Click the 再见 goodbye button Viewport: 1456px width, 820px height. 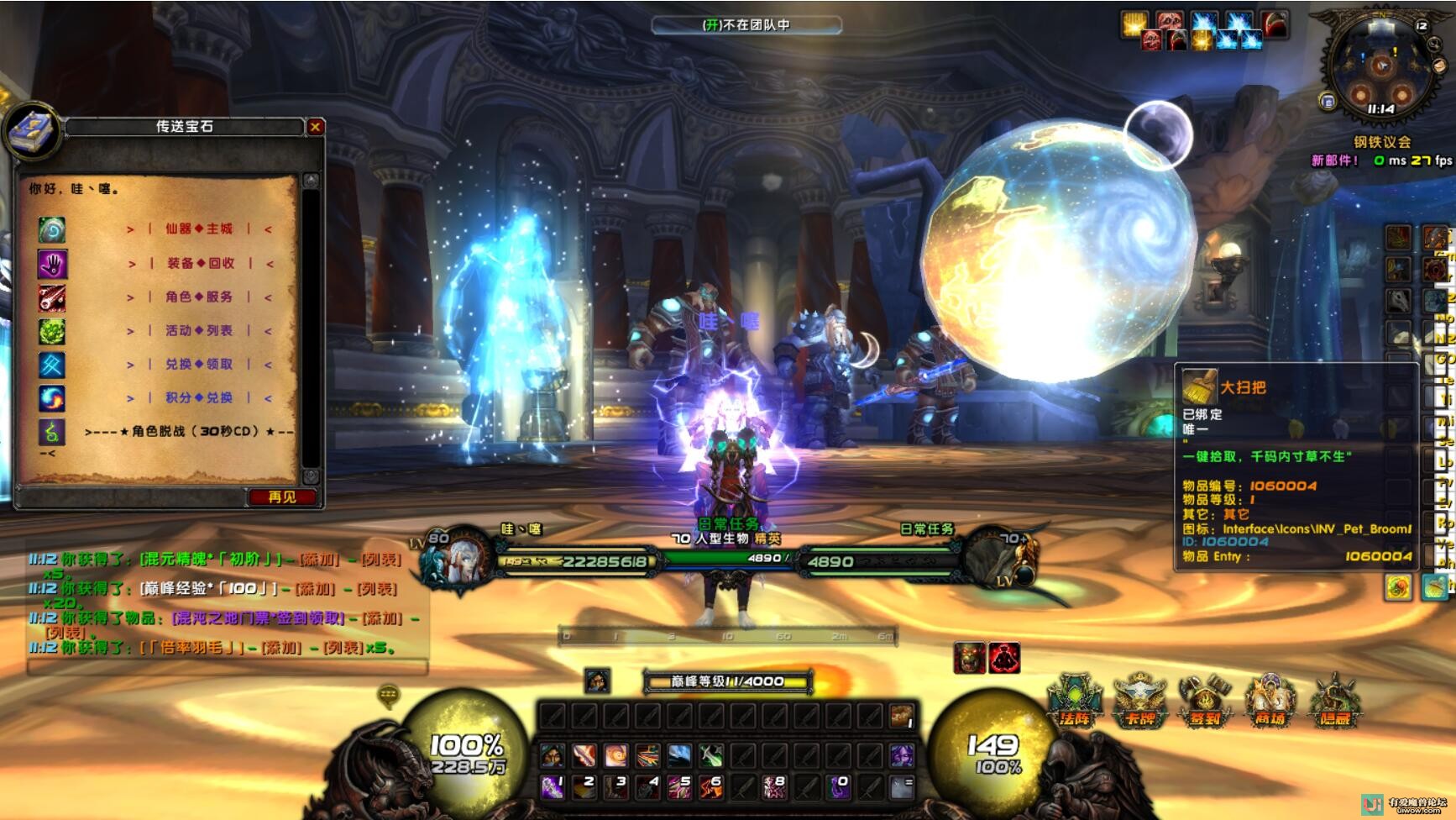pyautogui.click(x=282, y=497)
